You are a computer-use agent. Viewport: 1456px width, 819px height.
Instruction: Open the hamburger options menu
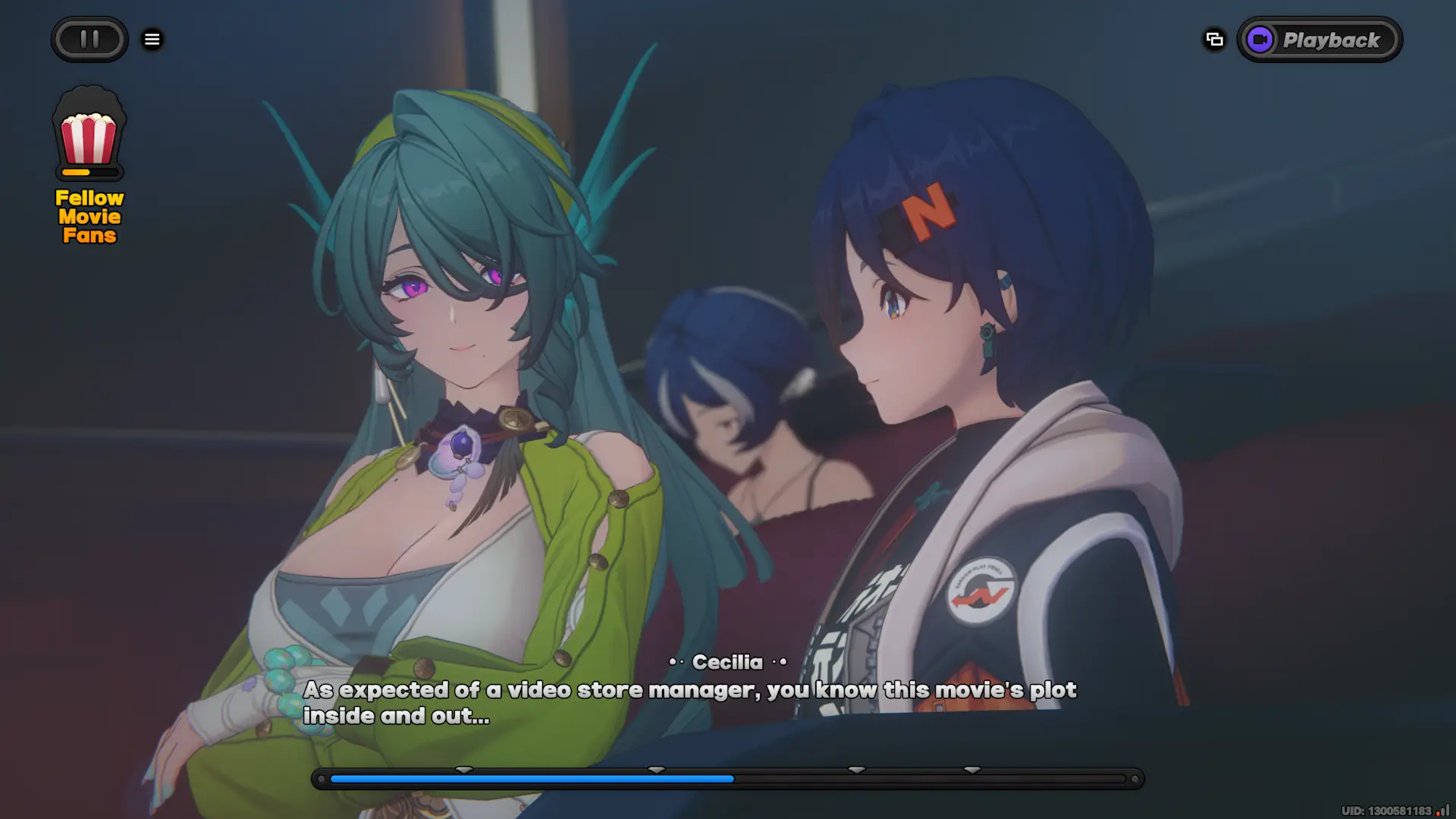[152, 39]
